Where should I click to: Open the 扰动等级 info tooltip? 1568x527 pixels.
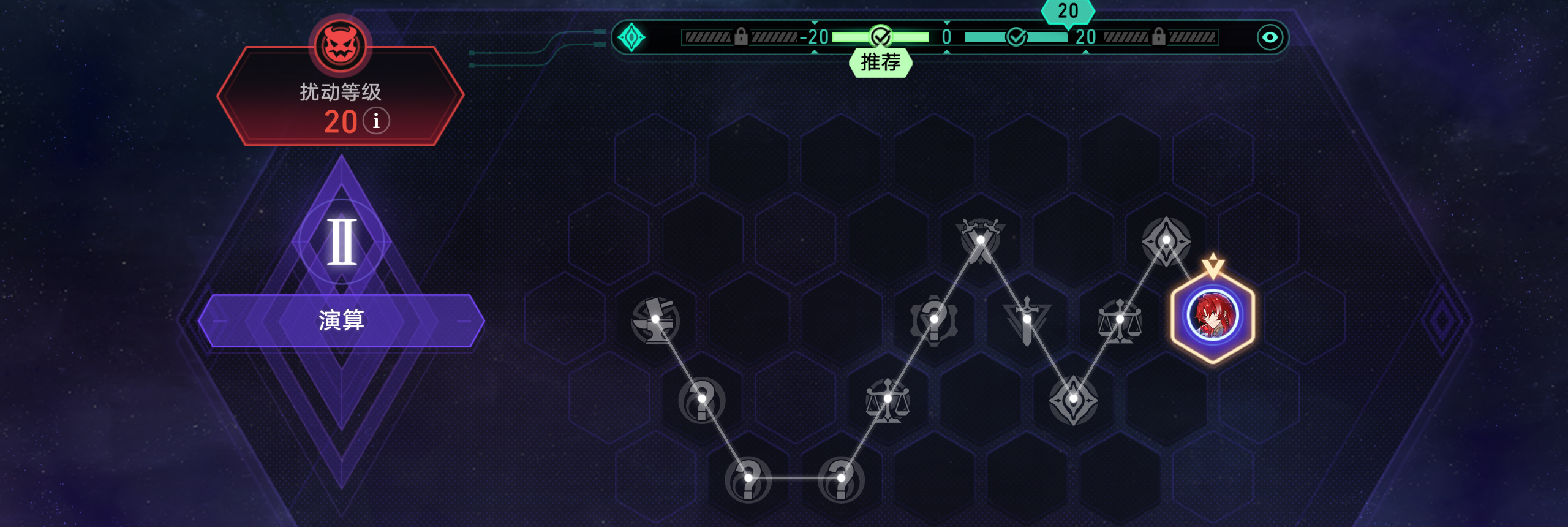coord(376,121)
